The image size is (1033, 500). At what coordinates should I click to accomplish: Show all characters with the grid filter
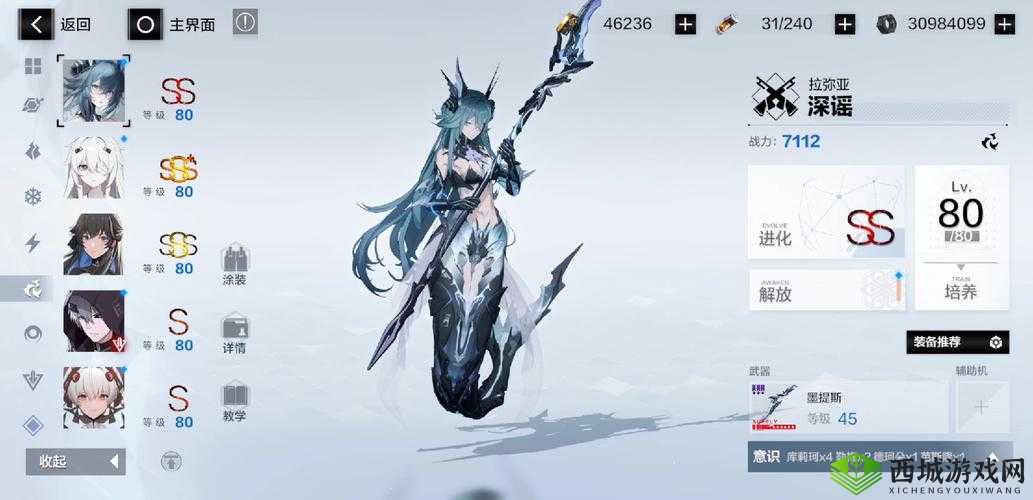tap(33, 67)
